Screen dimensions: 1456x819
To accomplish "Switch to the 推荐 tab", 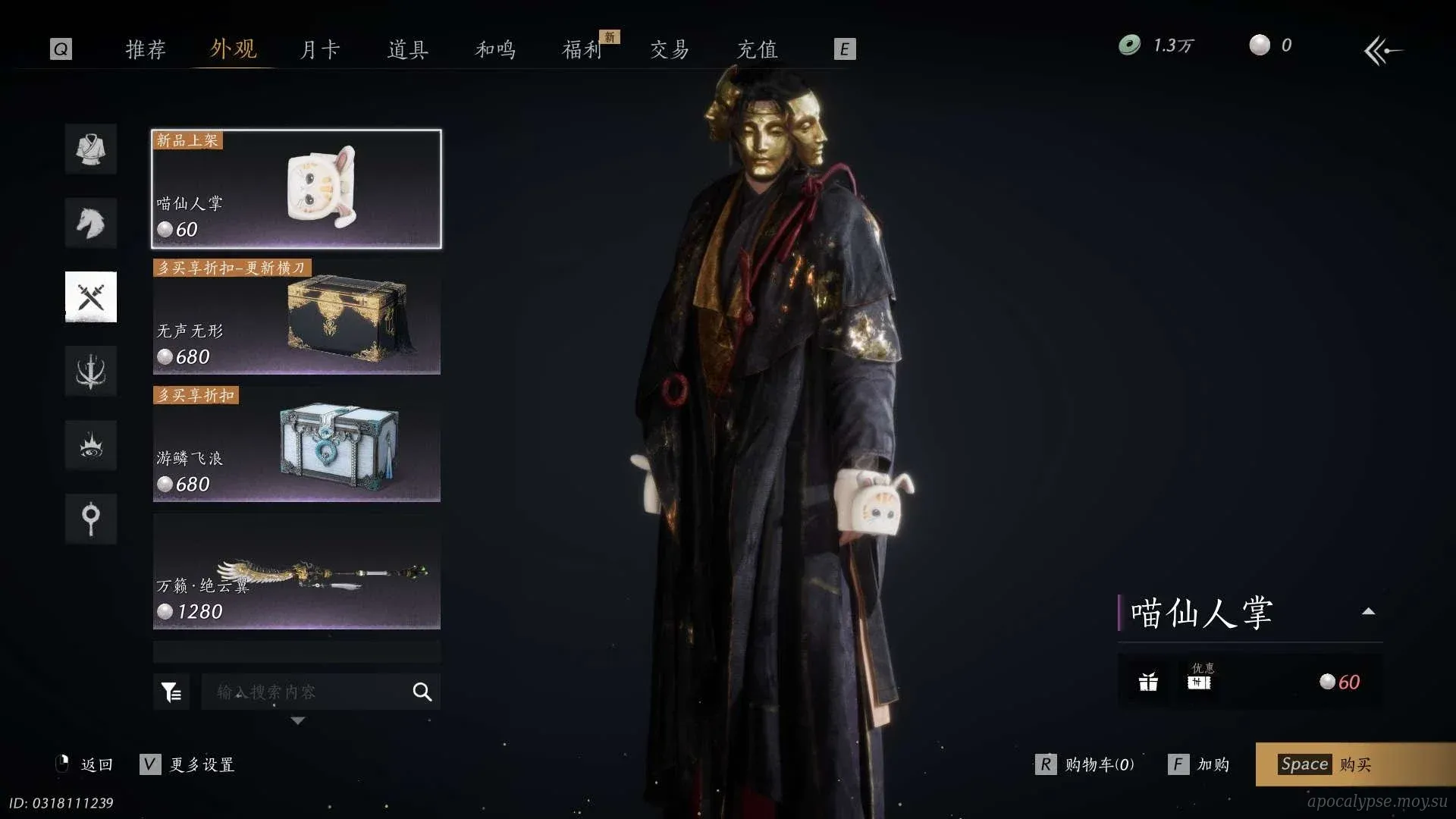I will pos(145,49).
